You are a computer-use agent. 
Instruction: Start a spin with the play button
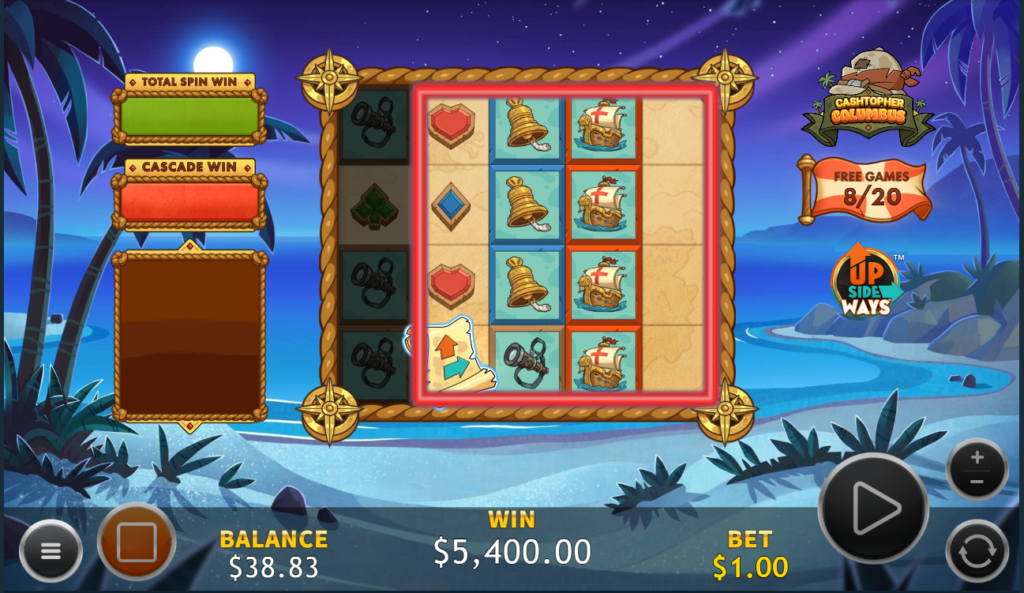pos(874,508)
